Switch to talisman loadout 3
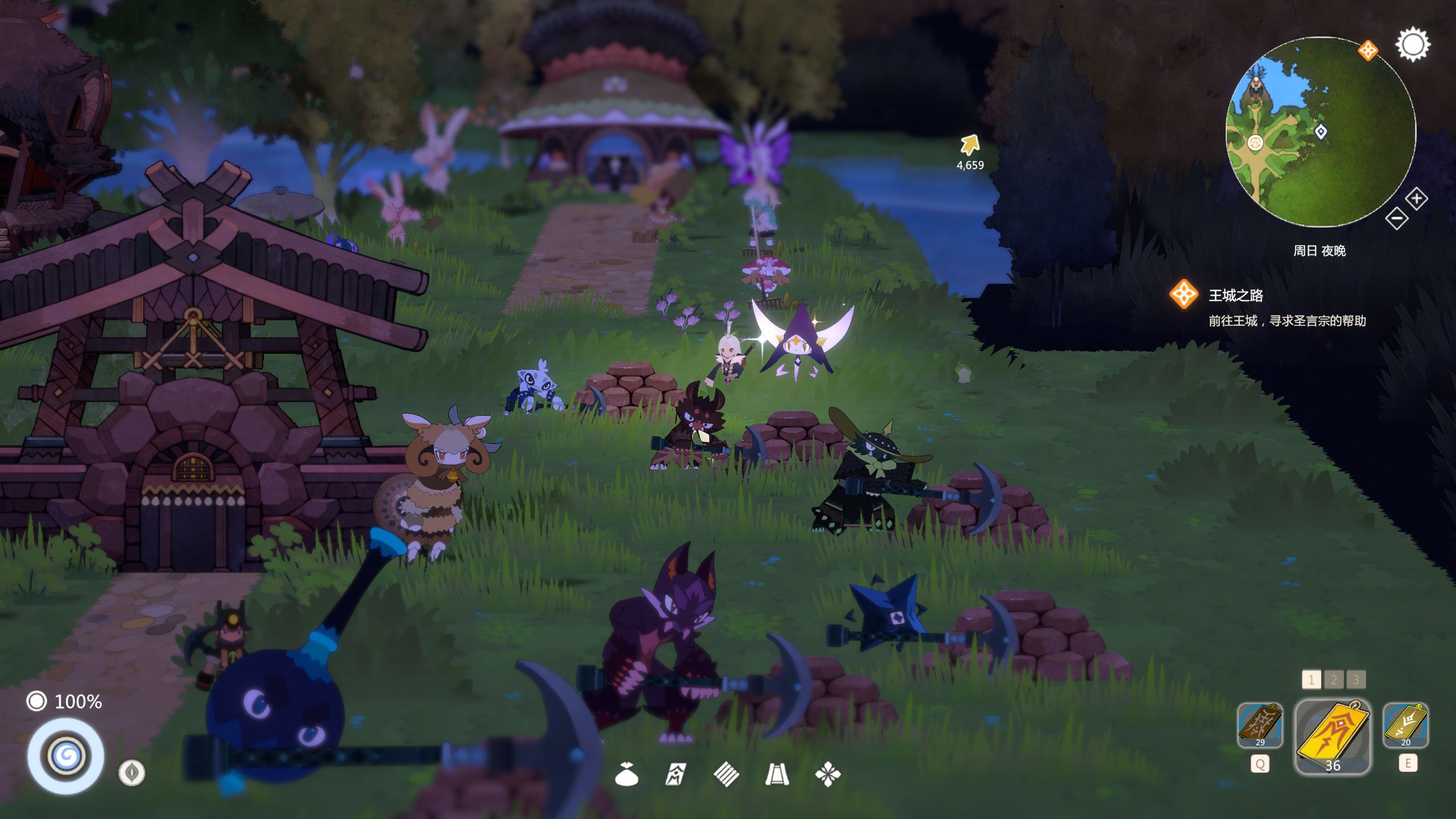 tap(1356, 679)
